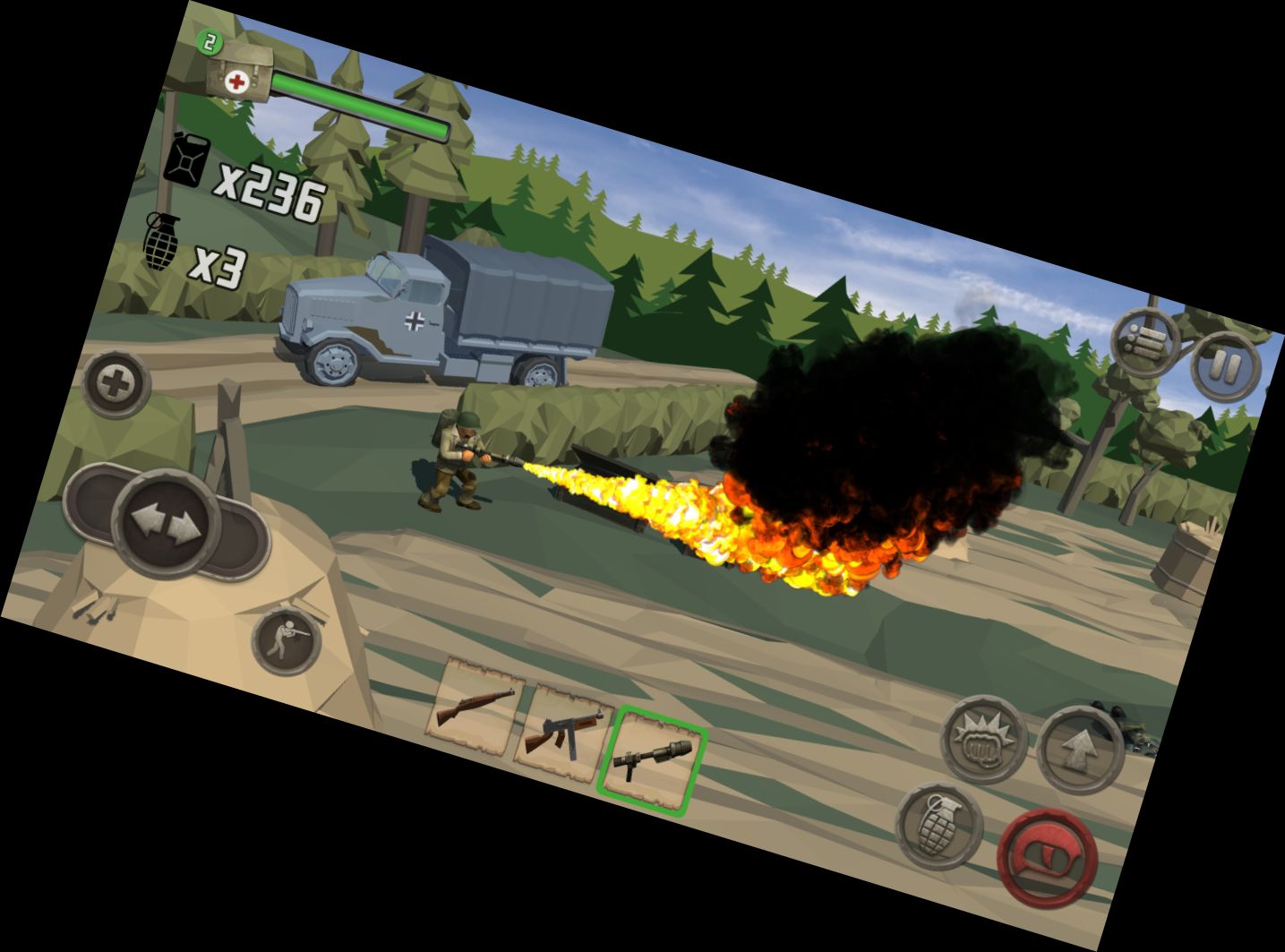
Task: Jump using the up arrow button
Action: click(1081, 750)
